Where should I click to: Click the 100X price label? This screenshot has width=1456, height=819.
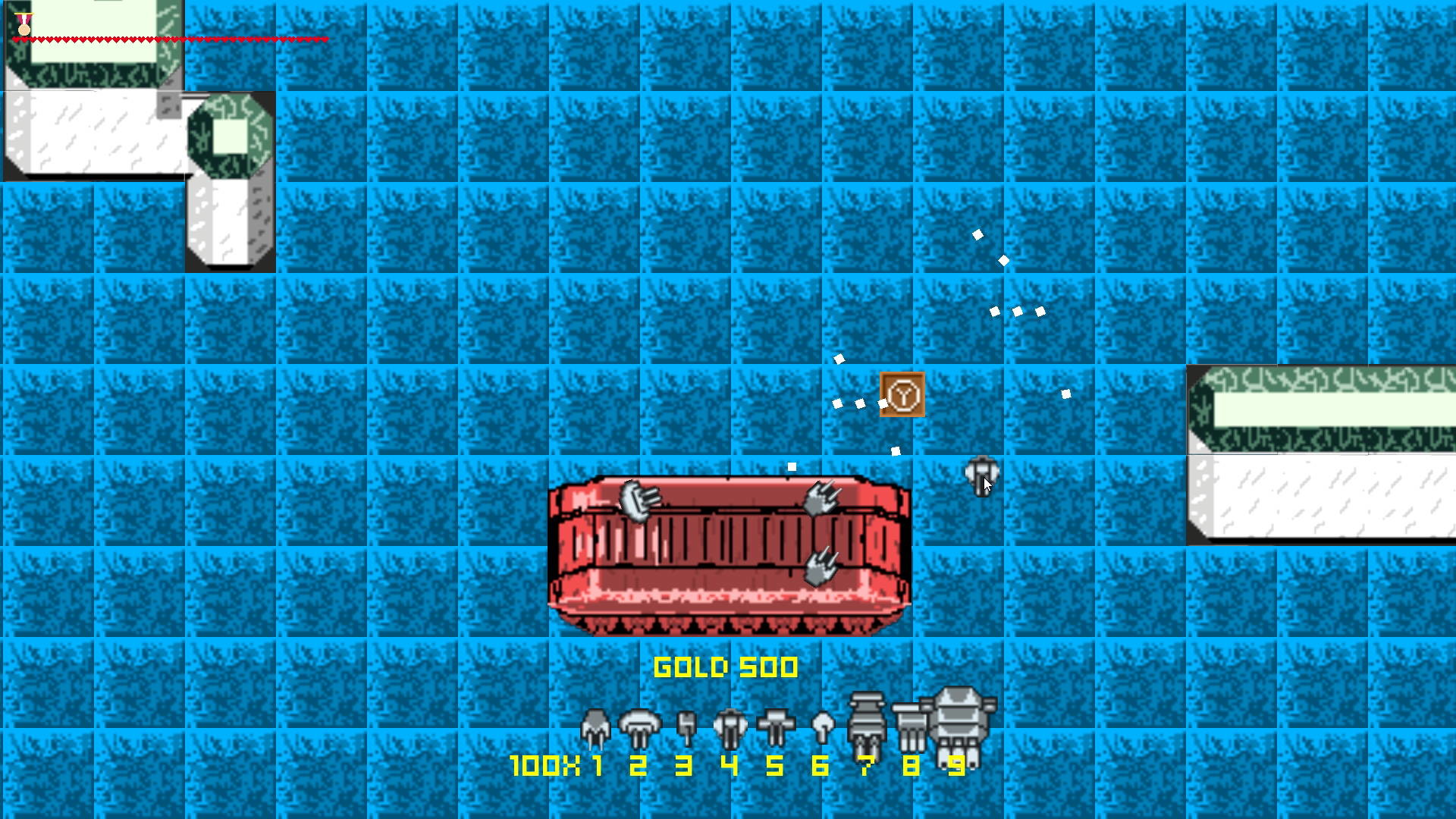(x=543, y=766)
